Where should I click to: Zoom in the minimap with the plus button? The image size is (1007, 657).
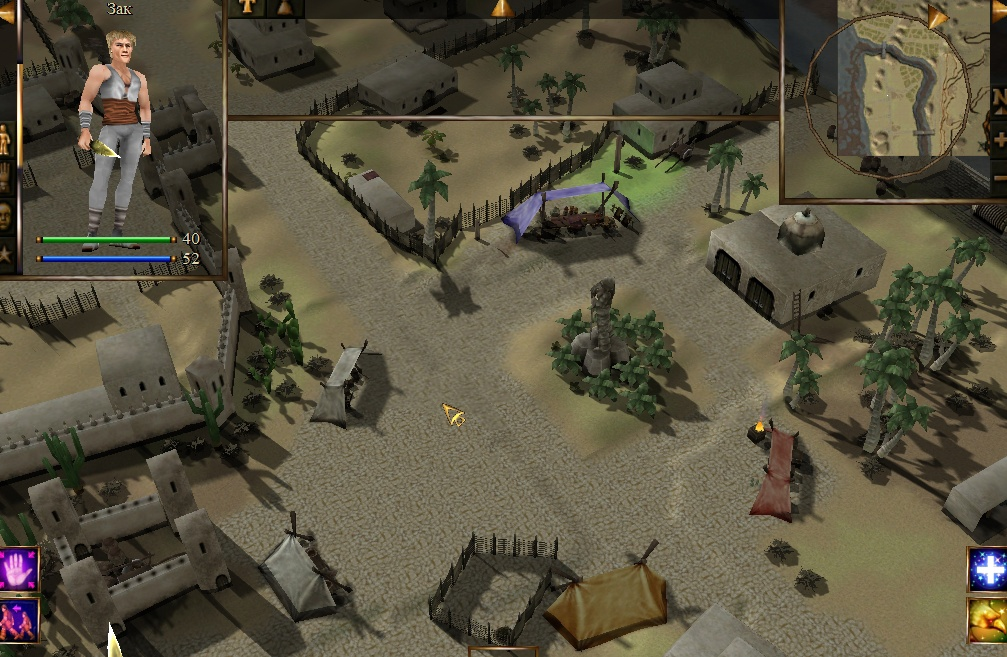tap(999, 141)
